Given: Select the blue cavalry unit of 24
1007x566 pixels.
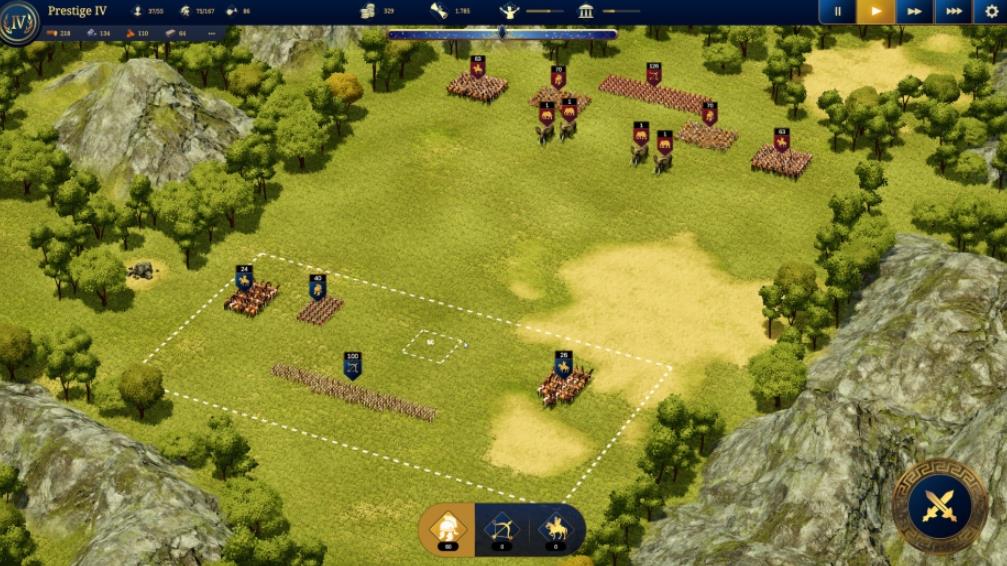Looking at the screenshot, I should coord(244,277).
